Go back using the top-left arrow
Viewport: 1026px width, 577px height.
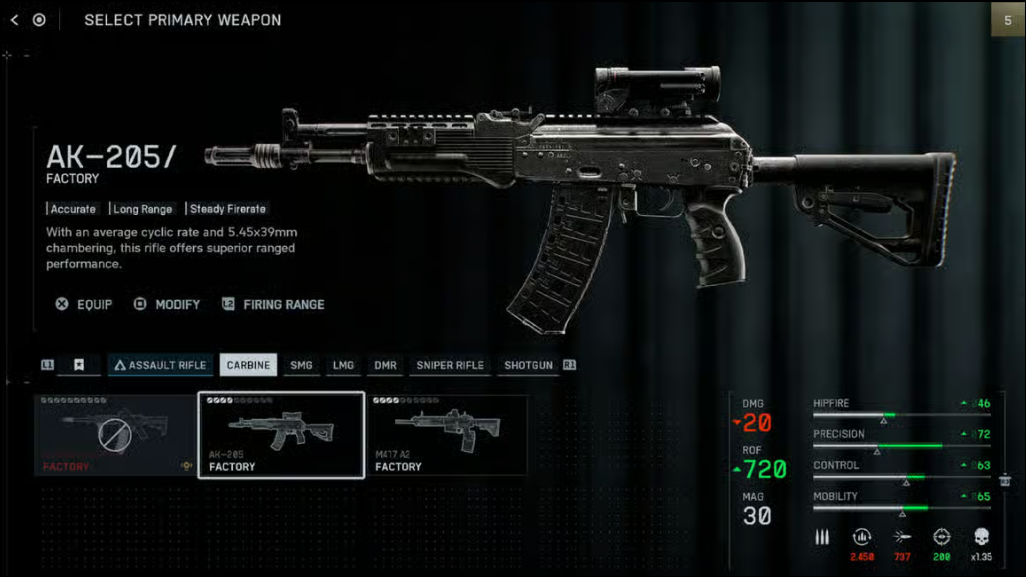tap(14, 20)
